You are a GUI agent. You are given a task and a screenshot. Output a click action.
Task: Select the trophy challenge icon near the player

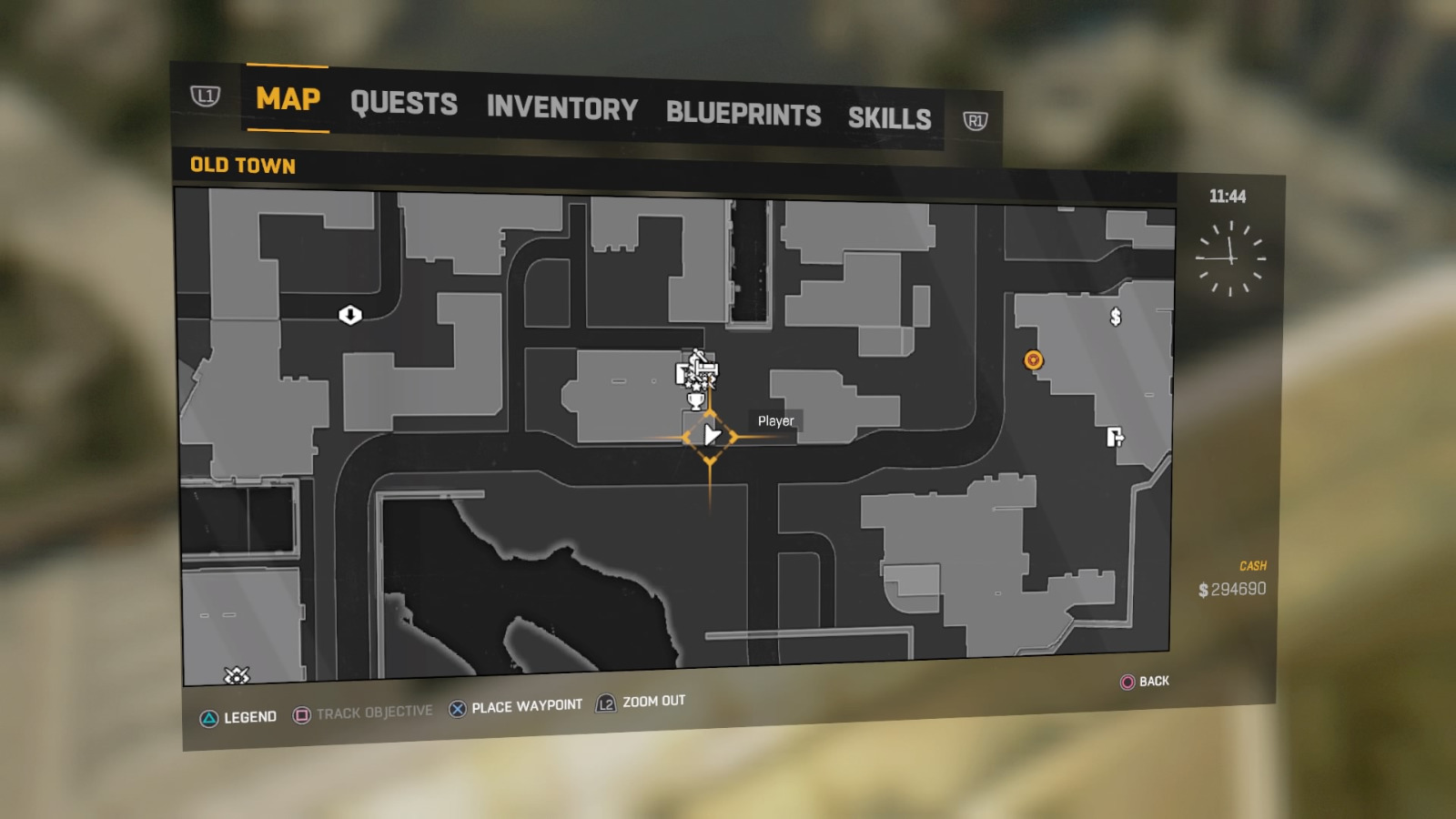pos(696,400)
